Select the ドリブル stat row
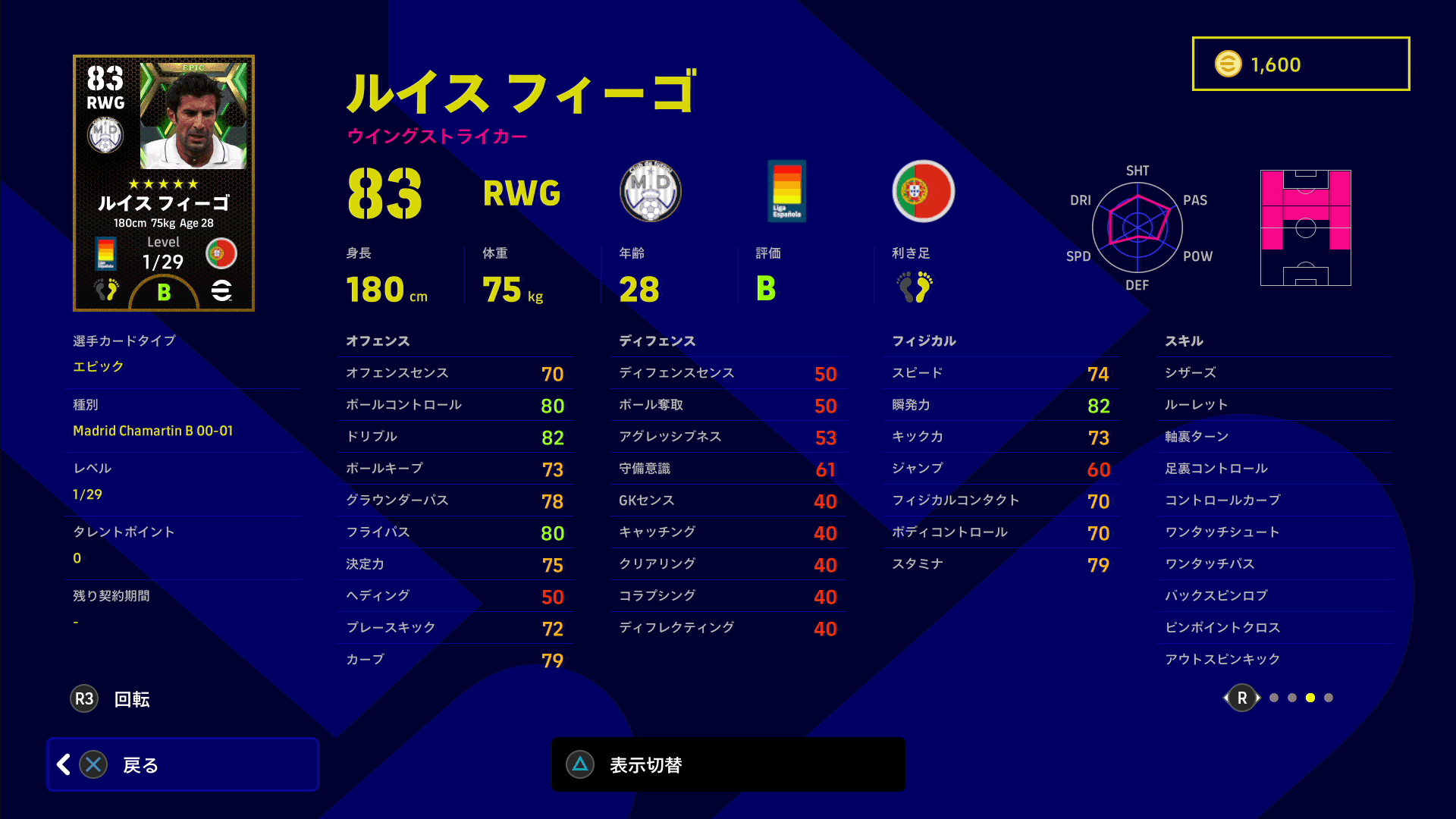This screenshot has width=1456, height=819. [x=455, y=437]
